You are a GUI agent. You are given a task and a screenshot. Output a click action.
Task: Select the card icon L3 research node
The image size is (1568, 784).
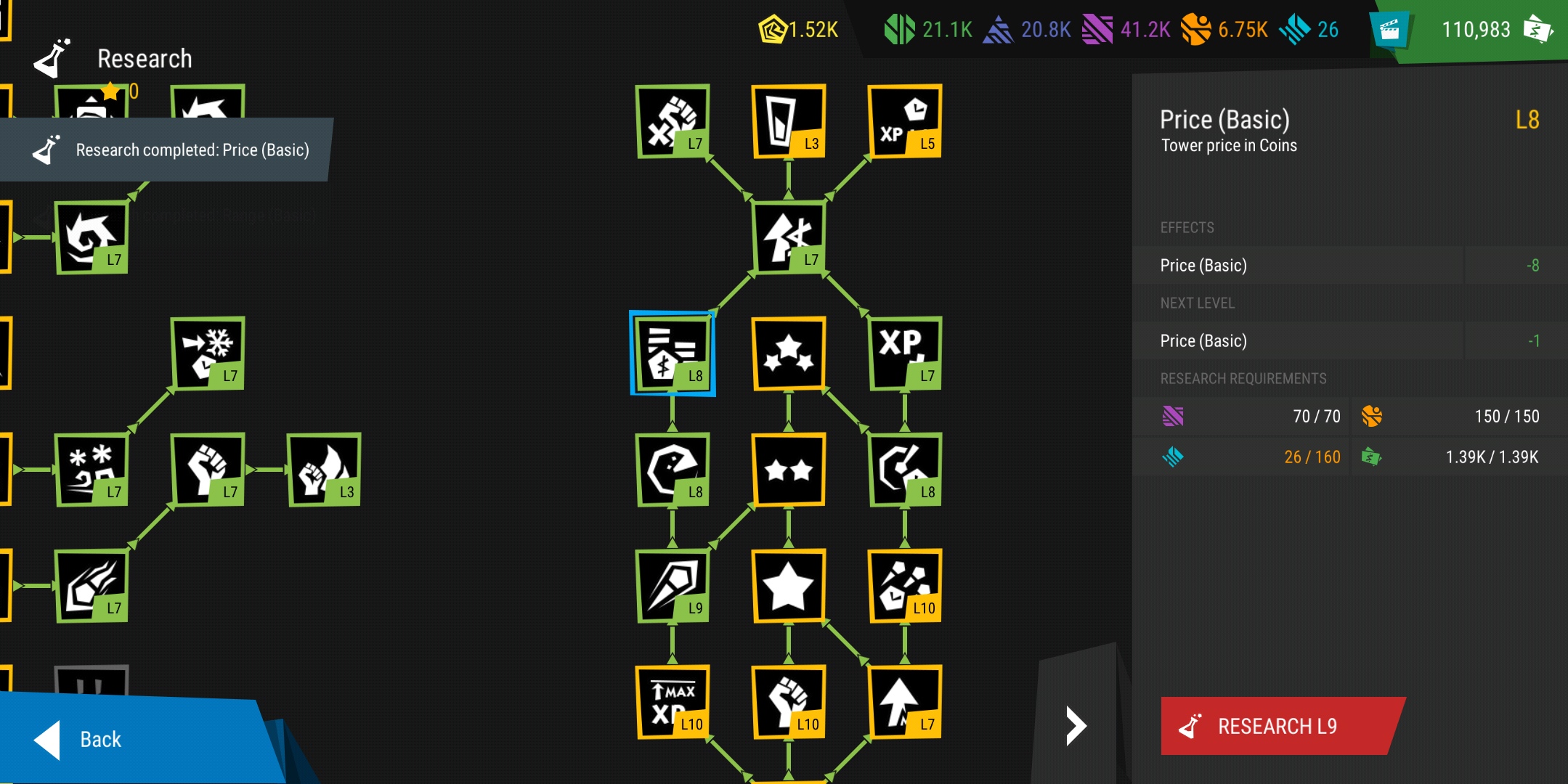[789, 121]
